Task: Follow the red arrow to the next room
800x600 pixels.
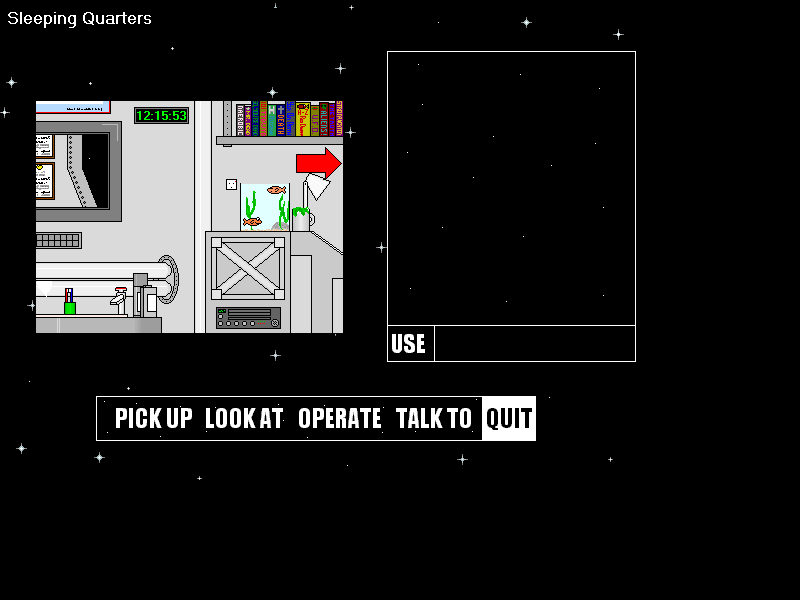Action: pyautogui.click(x=319, y=162)
